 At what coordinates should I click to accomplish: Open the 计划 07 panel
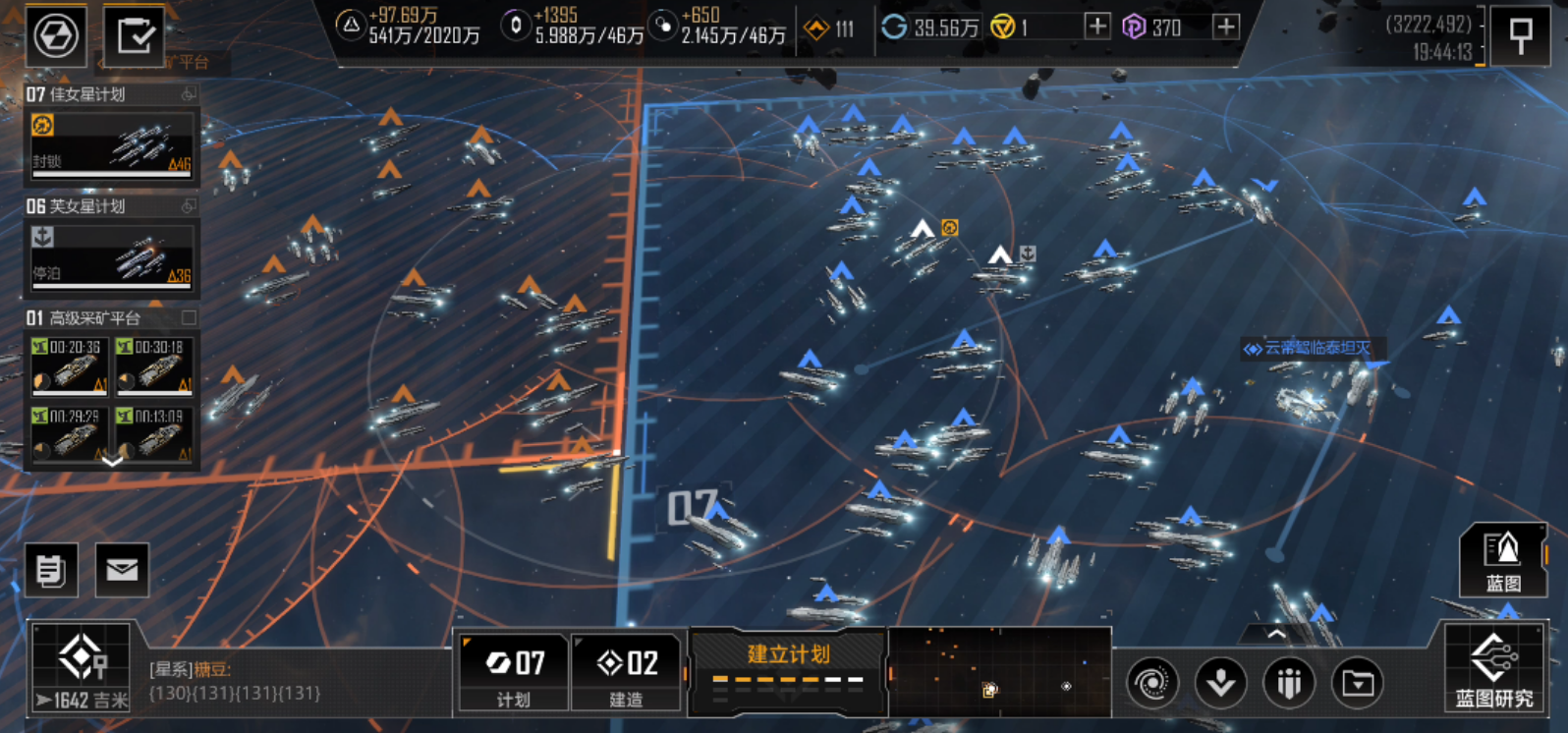(x=514, y=672)
